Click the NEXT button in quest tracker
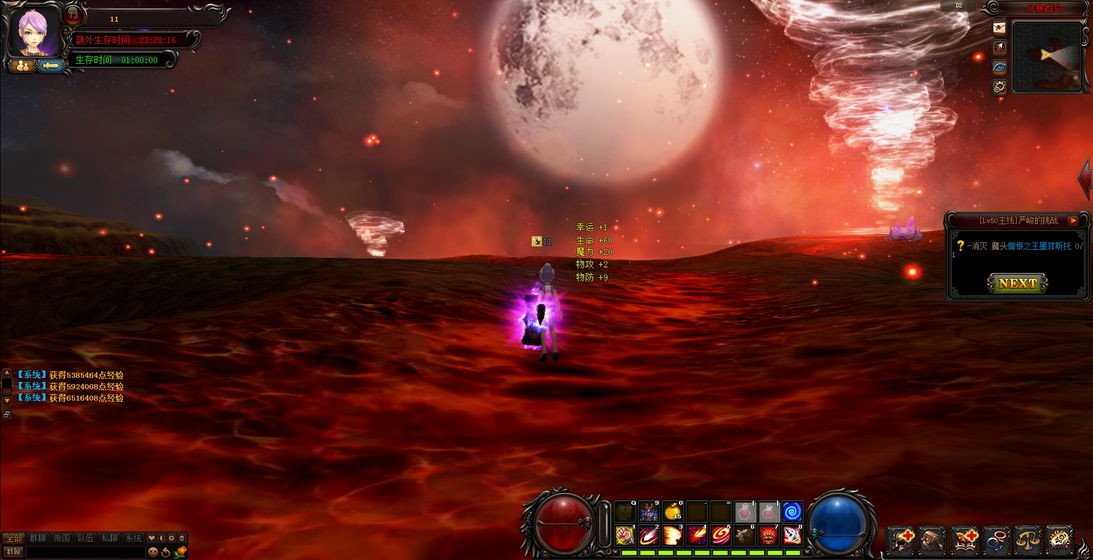This screenshot has width=1093, height=560. (x=1018, y=283)
